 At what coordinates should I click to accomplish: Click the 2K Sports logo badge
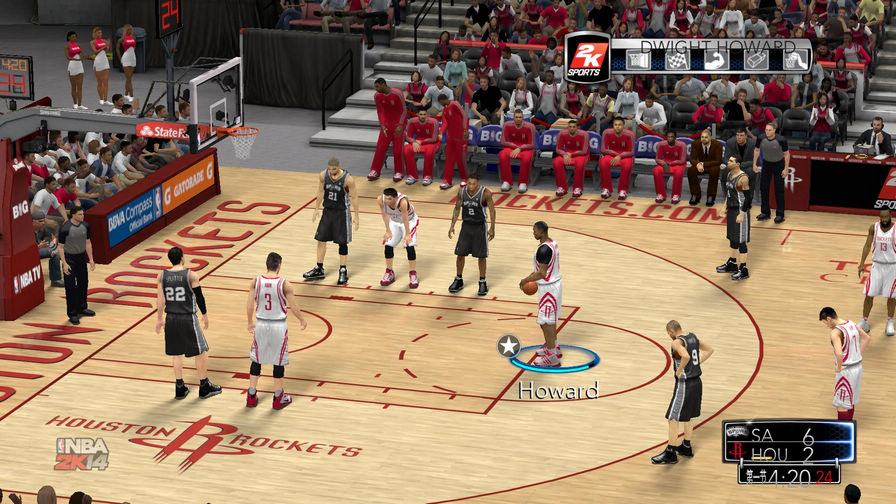tap(588, 57)
